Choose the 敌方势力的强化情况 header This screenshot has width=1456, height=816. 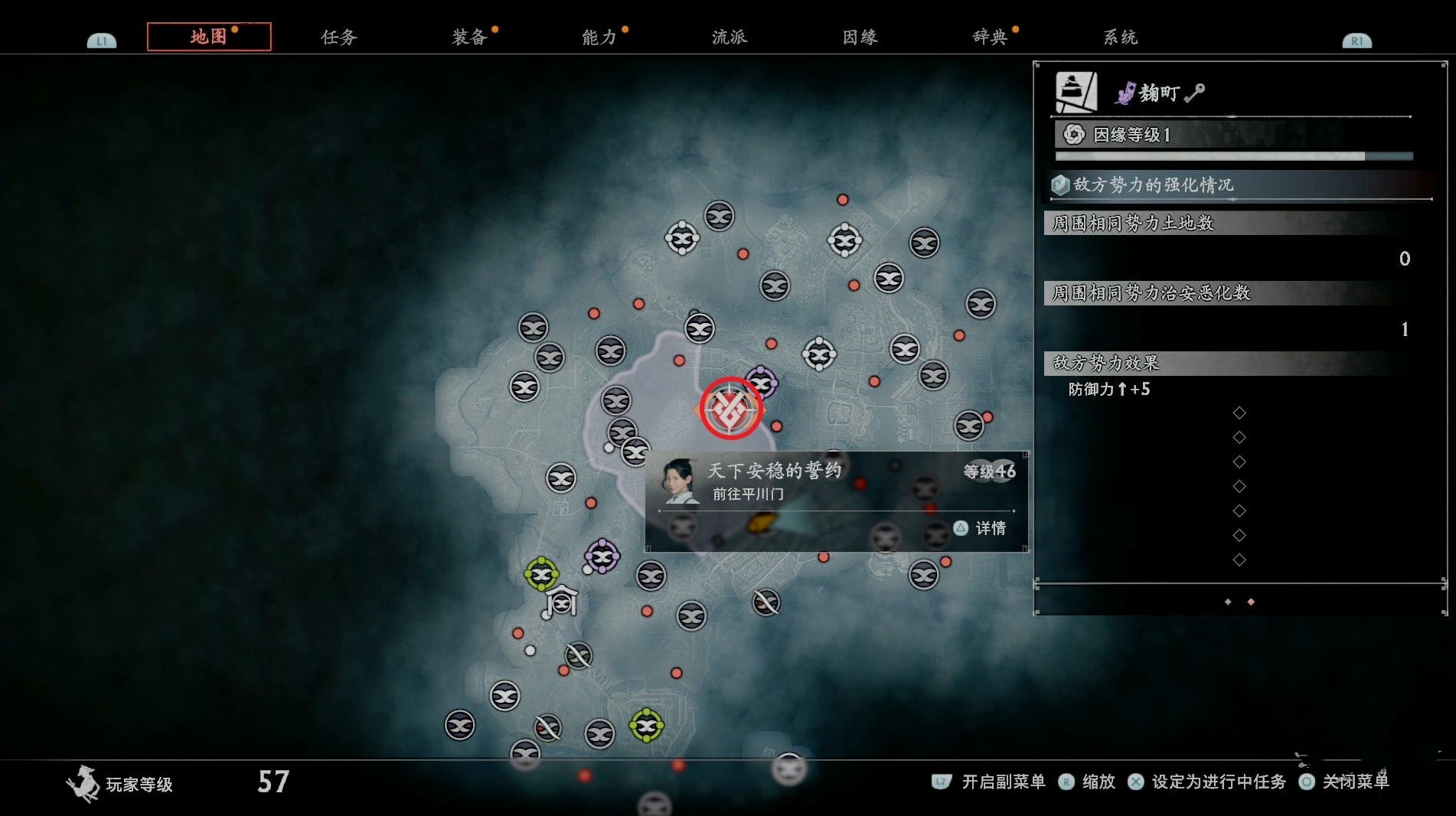(1153, 184)
